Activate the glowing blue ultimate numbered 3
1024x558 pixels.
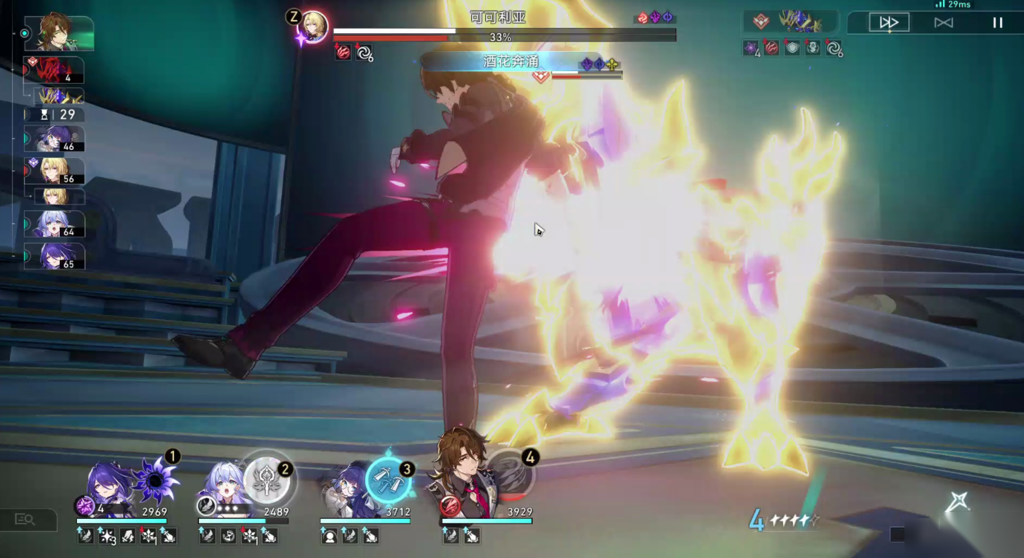(x=387, y=480)
